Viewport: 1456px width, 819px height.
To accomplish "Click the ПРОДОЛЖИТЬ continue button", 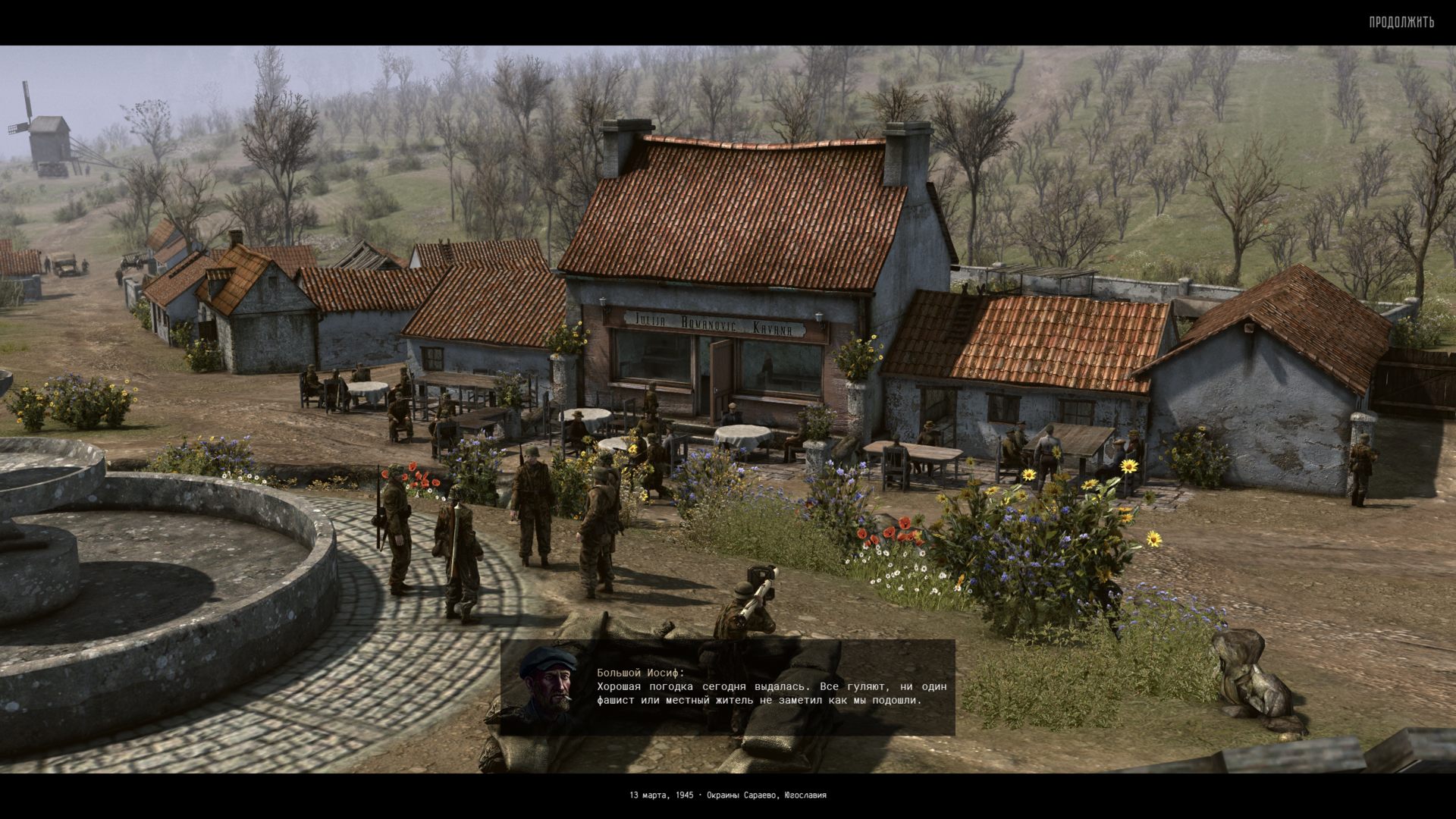I will click(x=1401, y=22).
